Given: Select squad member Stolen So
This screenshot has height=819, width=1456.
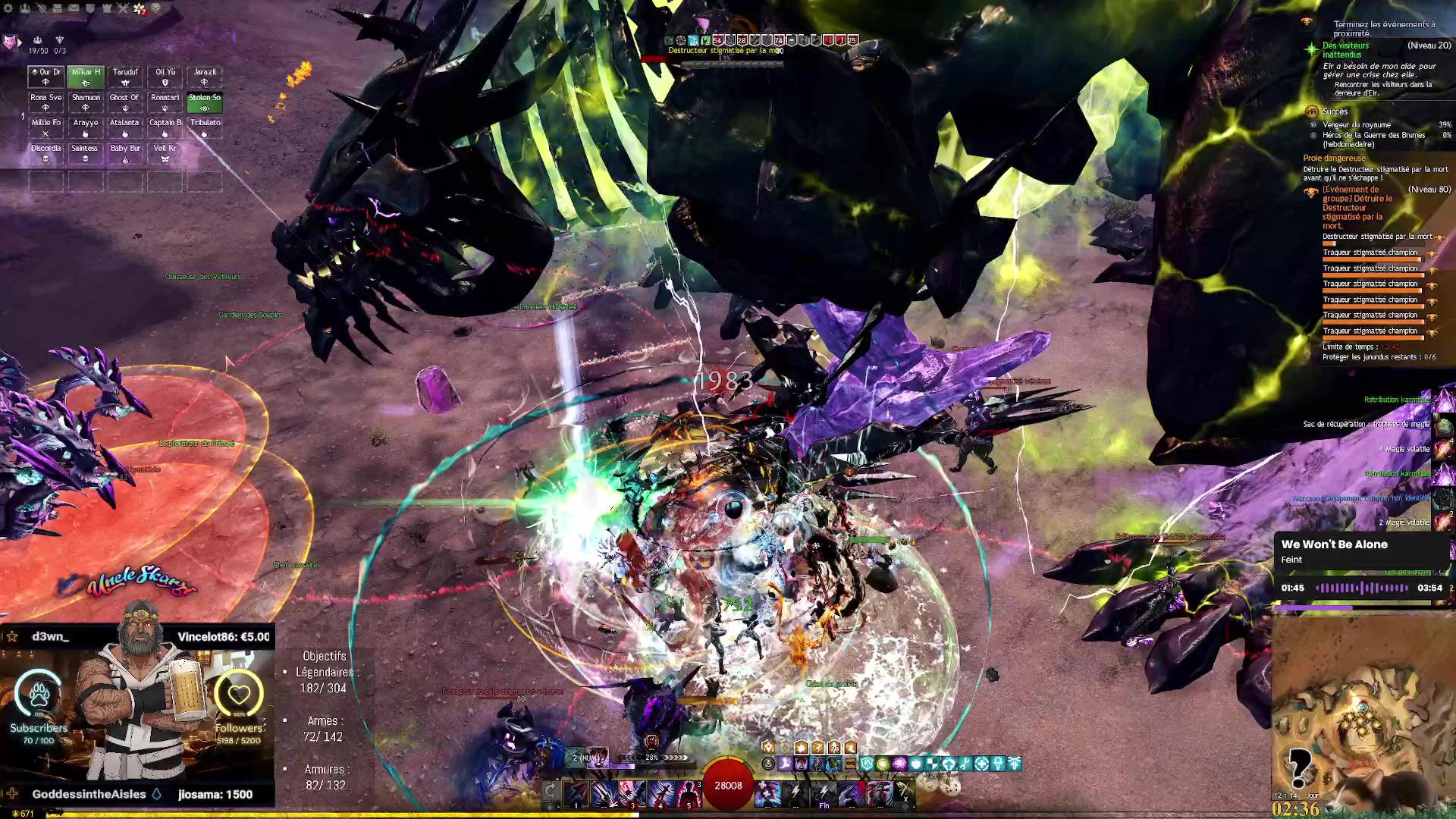Looking at the screenshot, I should (x=204, y=102).
